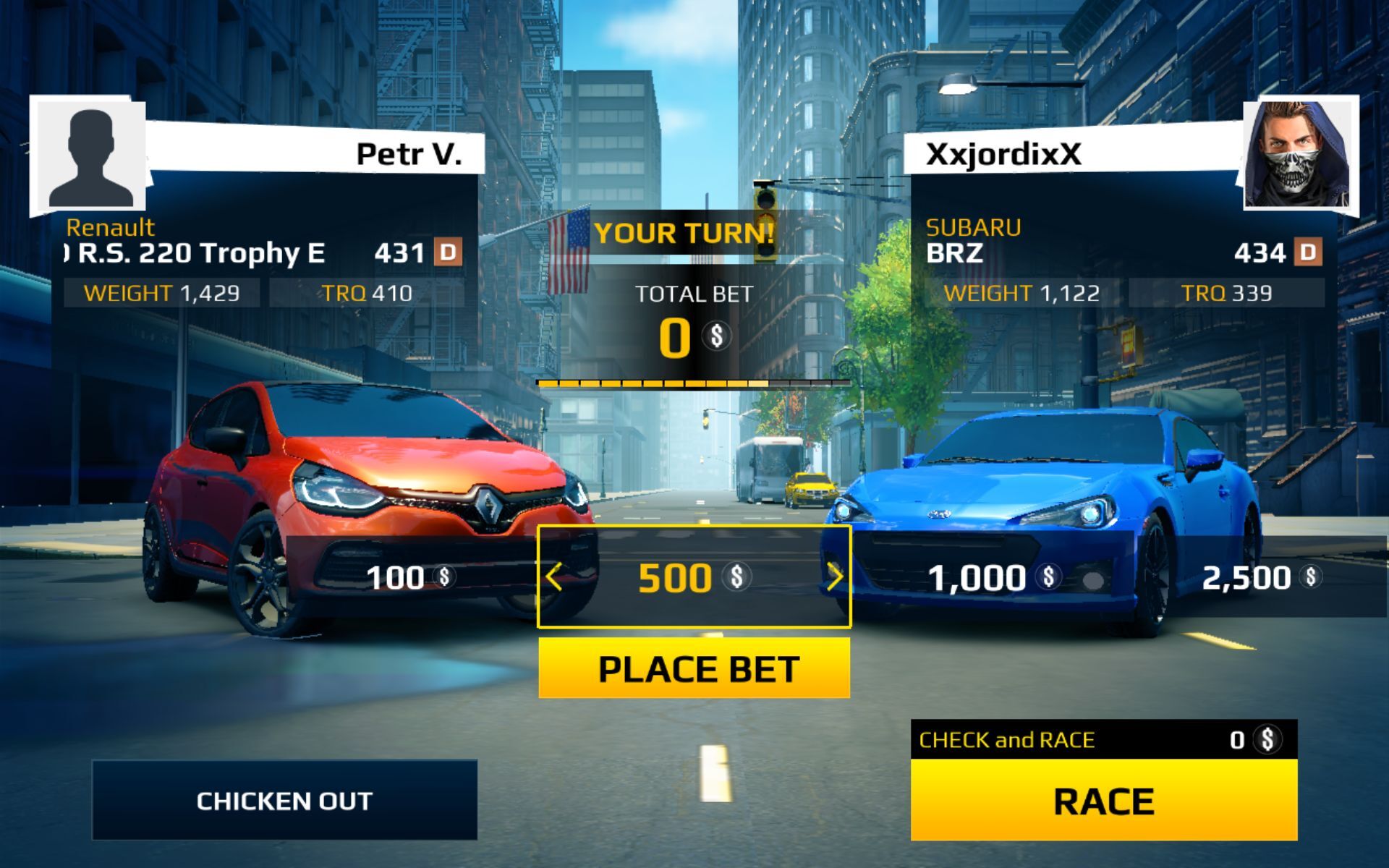Screen dimensions: 1389x868
Task: Open XxjordixX's masked avatar profile
Action: coord(1299,154)
